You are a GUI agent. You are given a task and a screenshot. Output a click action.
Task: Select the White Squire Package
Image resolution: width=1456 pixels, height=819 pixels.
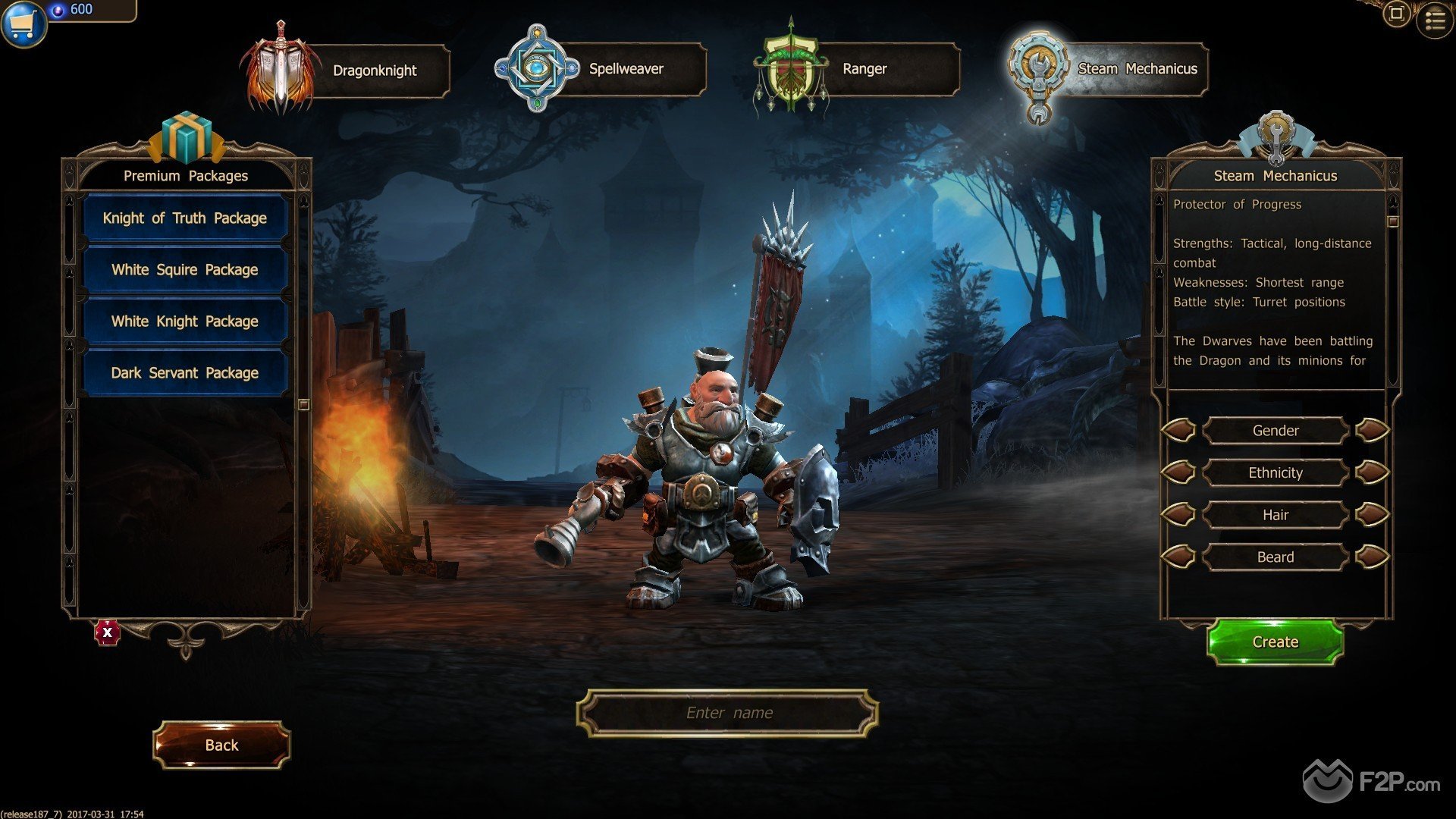[185, 270]
